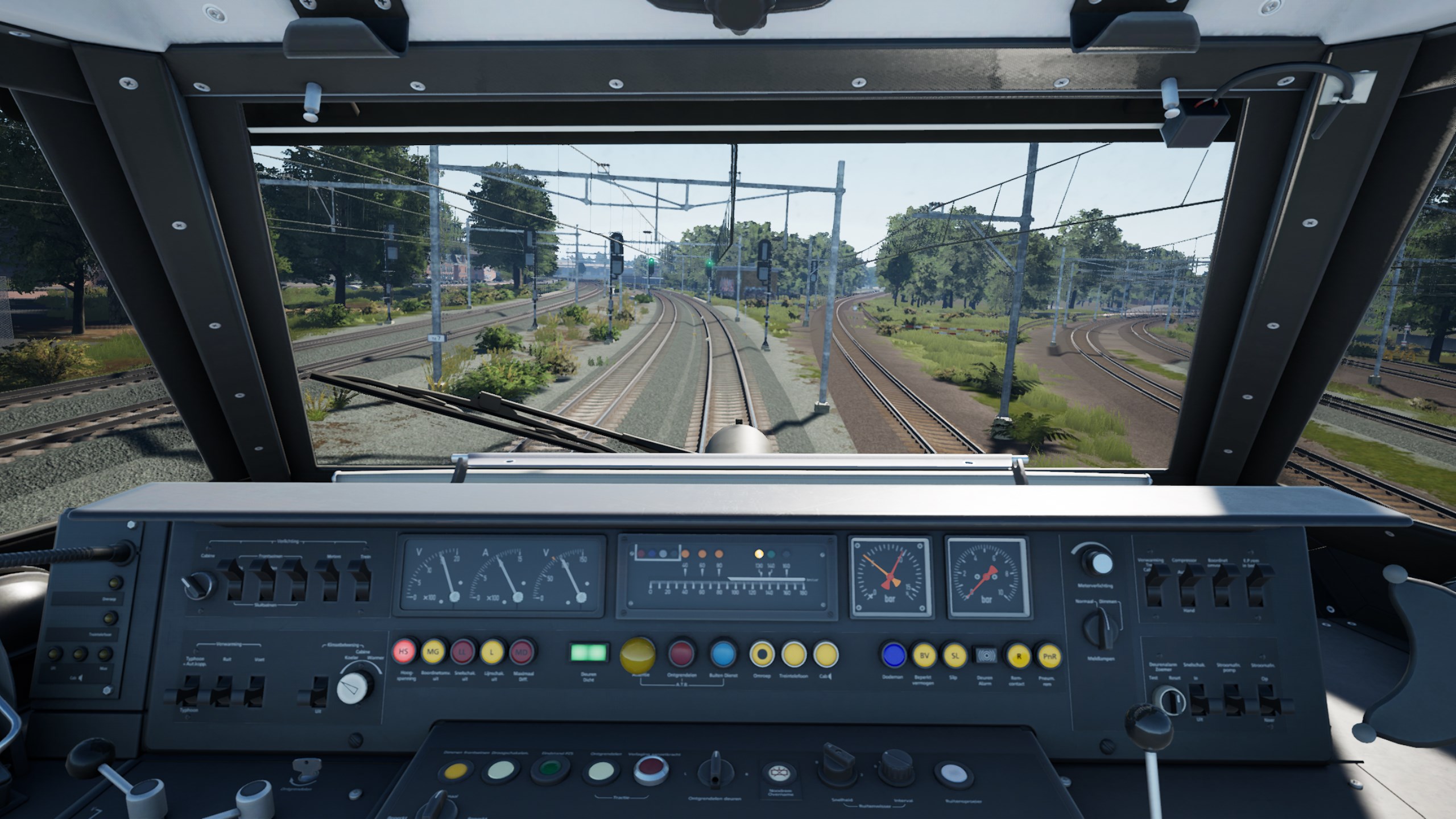The image size is (1456, 819).
Task: Activate the Omroep announcement button
Action: click(x=762, y=655)
